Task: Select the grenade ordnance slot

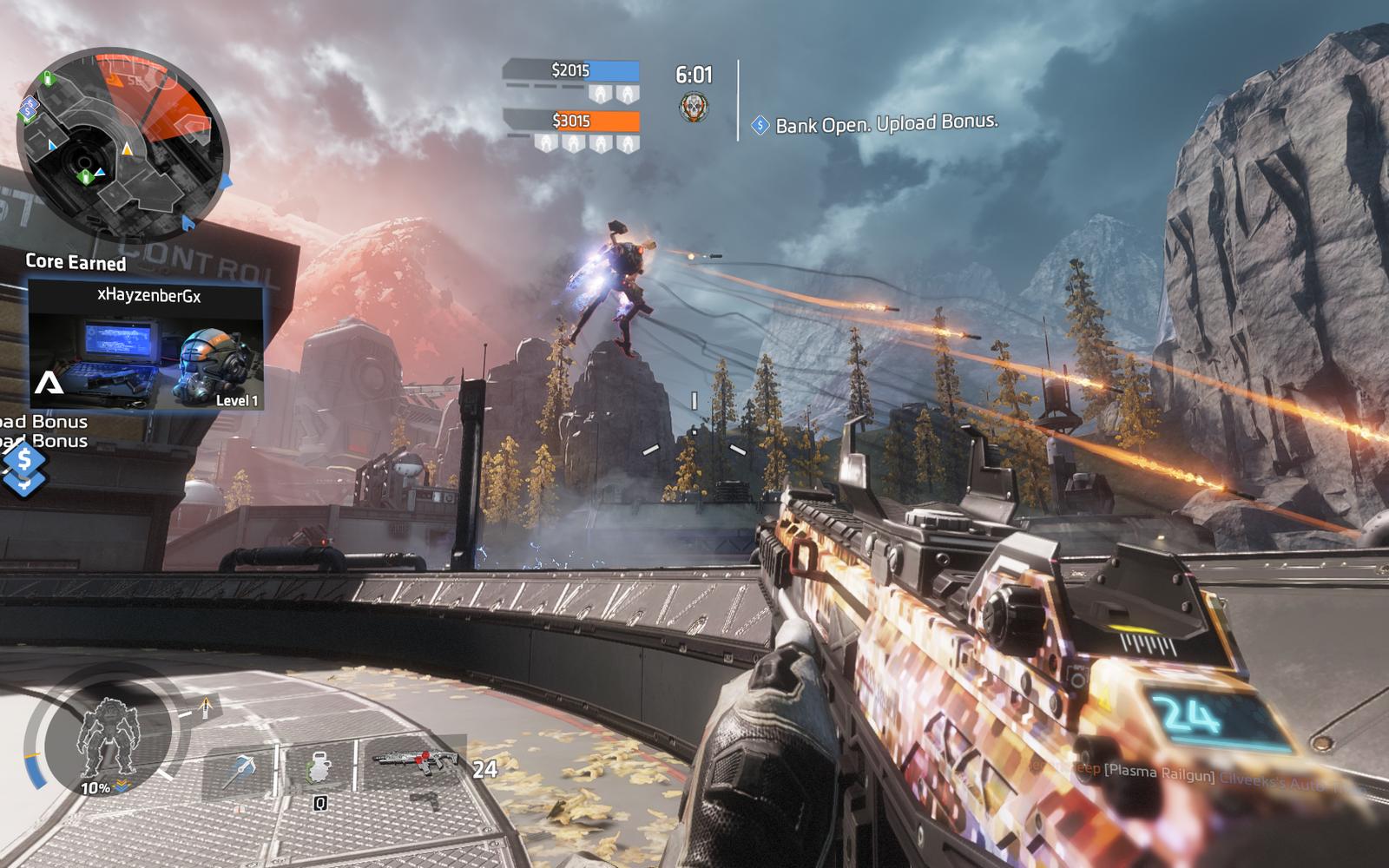Action: [x=319, y=769]
